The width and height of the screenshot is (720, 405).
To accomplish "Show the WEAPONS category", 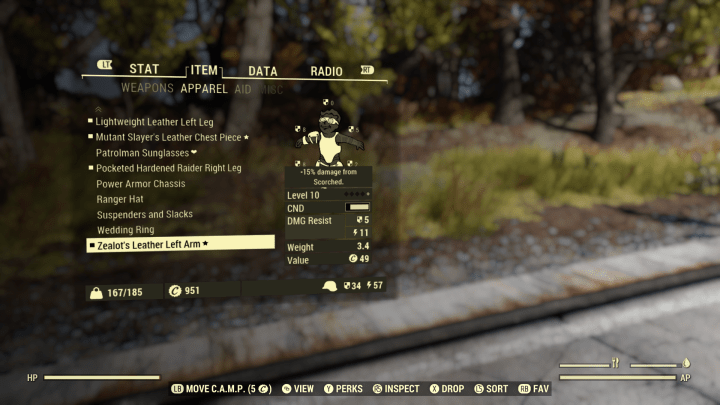I will tap(147, 88).
